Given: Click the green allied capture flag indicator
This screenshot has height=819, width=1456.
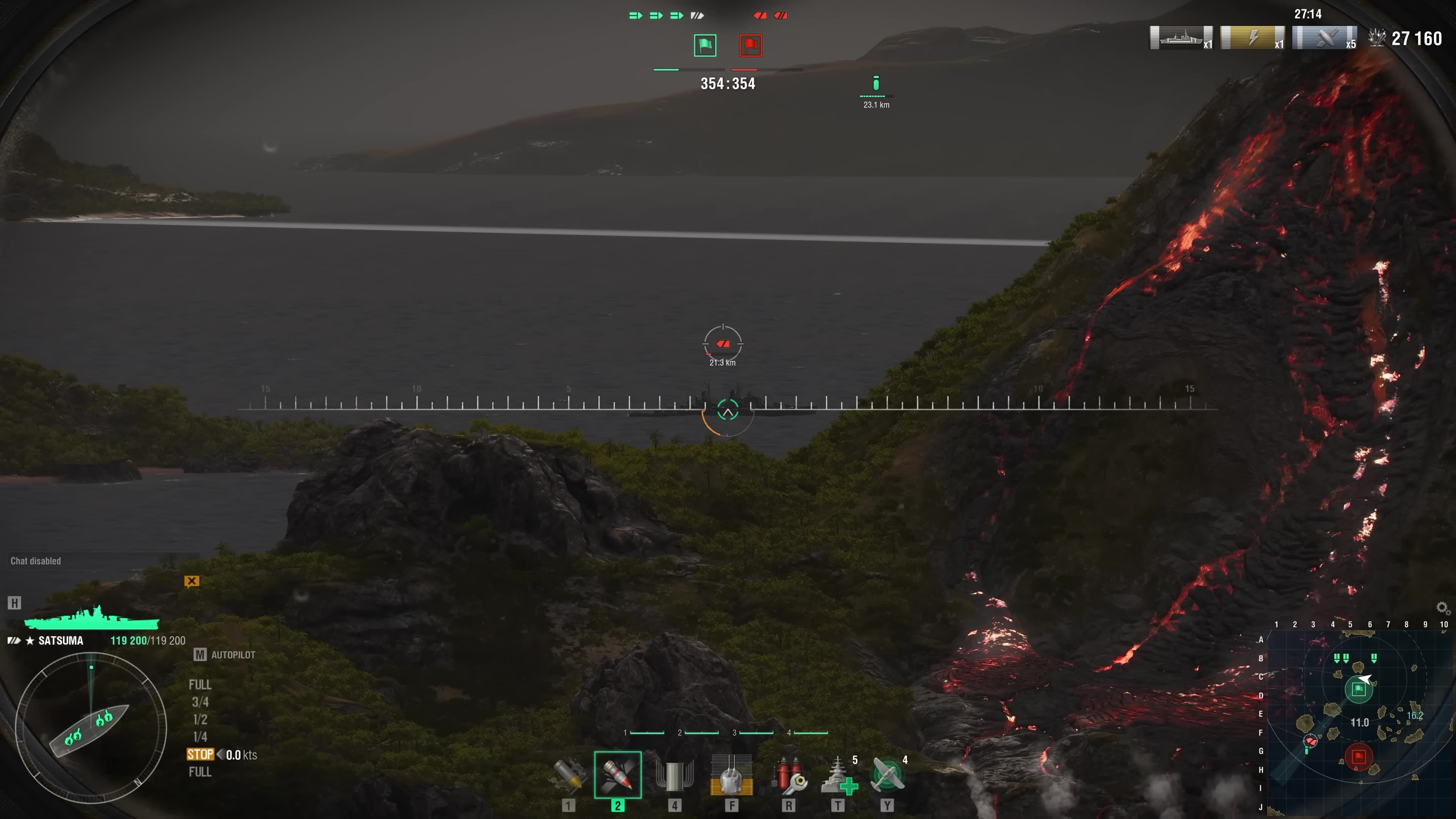Looking at the screenshot, I should click(x=705, y=45).
